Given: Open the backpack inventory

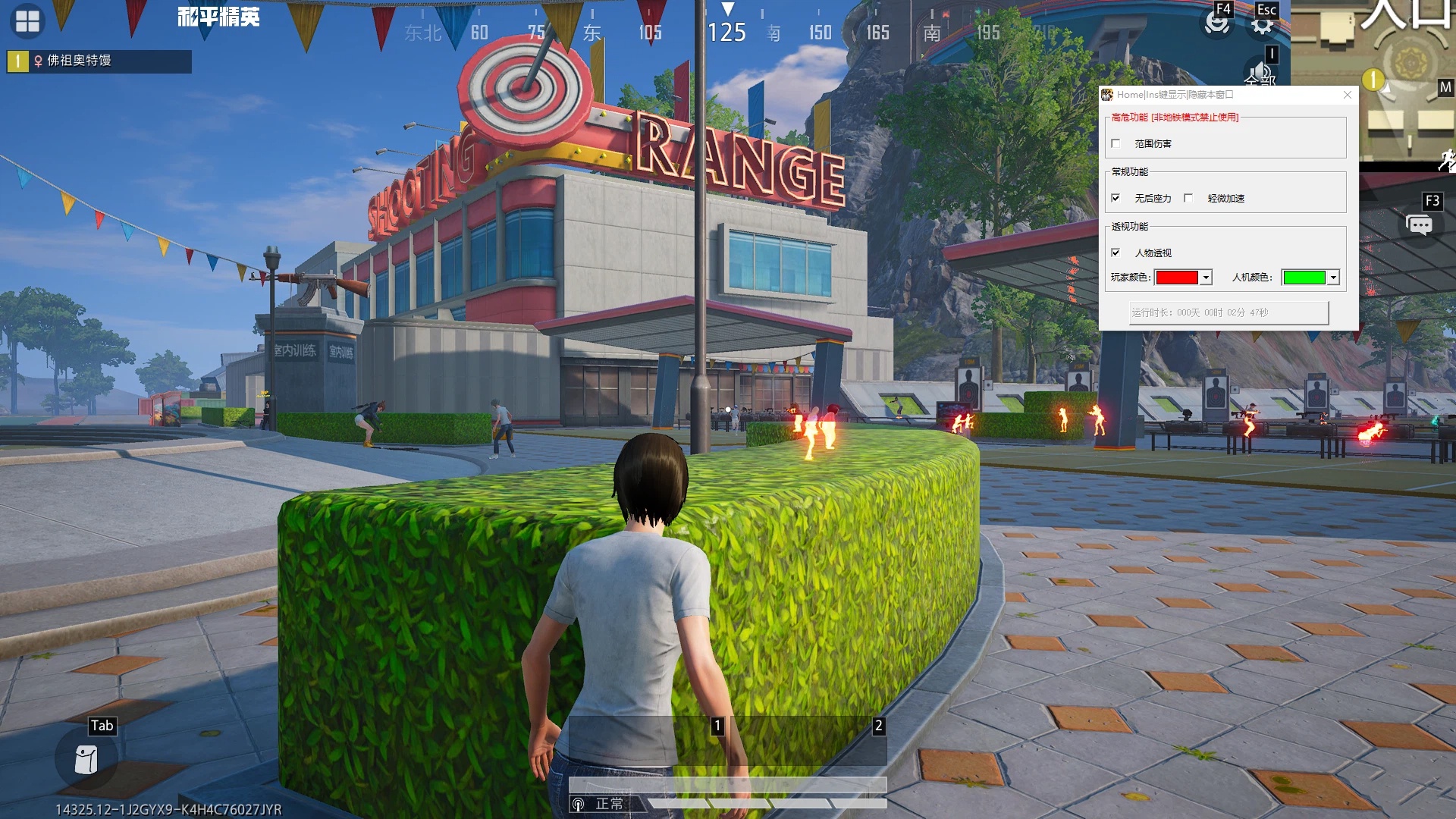Looking at the screenshot, I should point(86,759).
